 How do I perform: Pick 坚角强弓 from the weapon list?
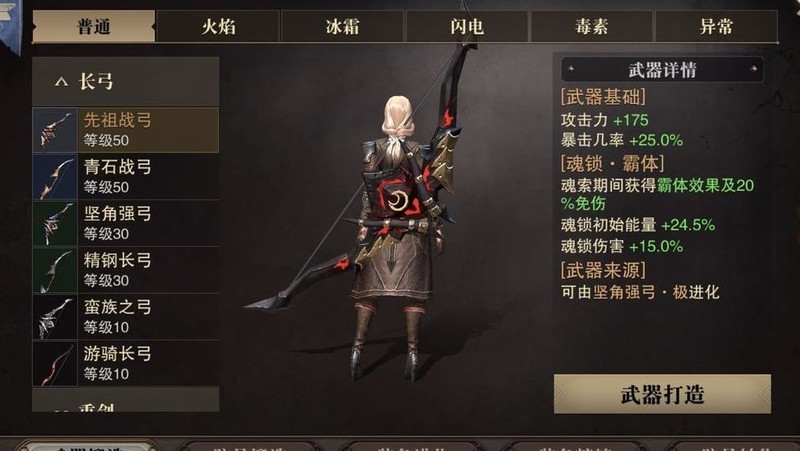pyautogui.click(x=125, y=223)
